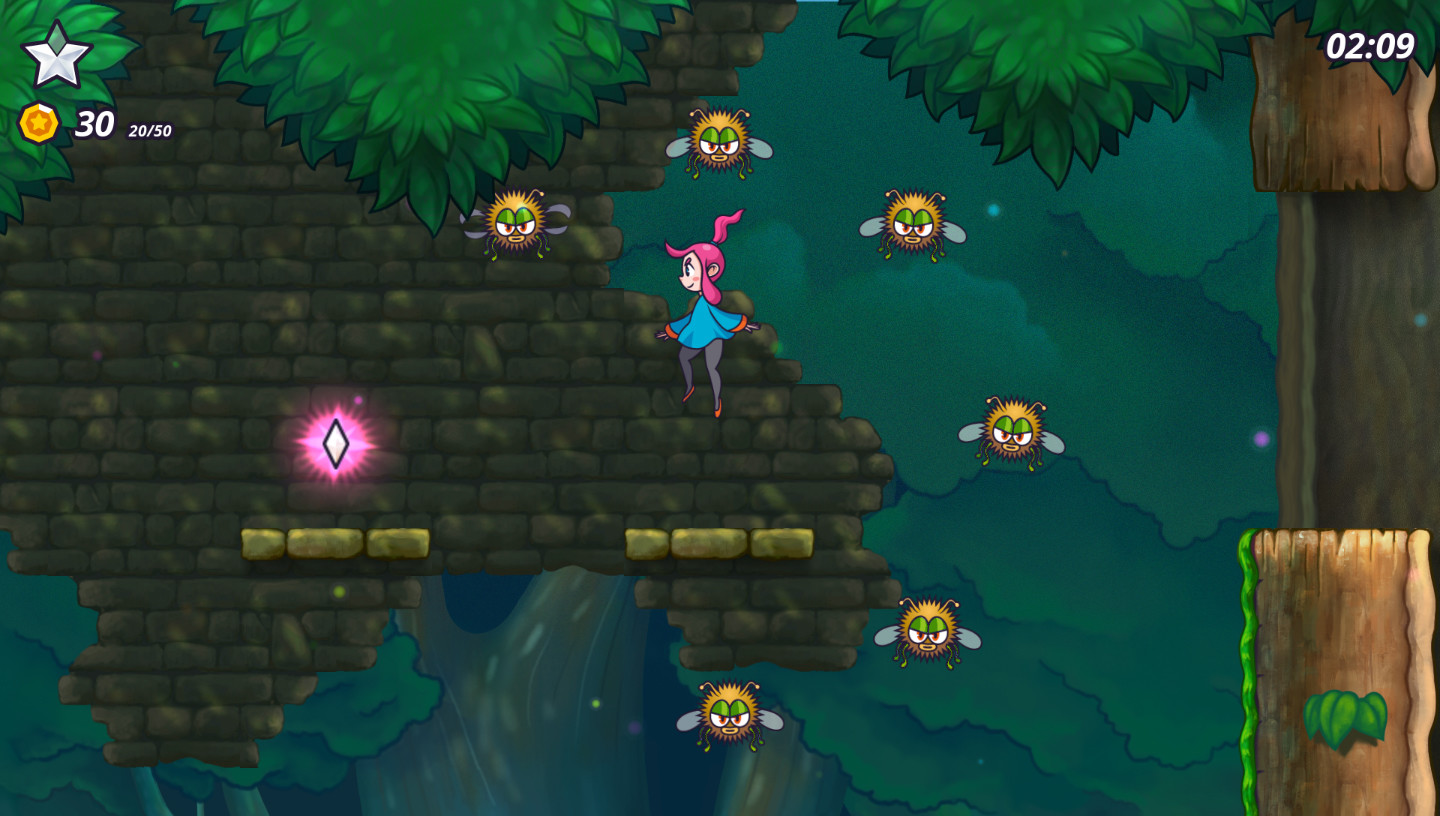Select the bee hovering at the far right middle
1440x816 pixels.
pos(1015,435)
